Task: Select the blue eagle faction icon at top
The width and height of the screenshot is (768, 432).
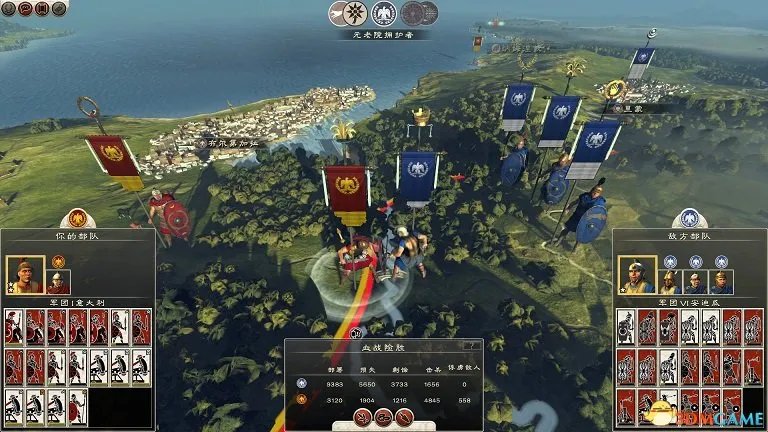Action: (382, 13)
